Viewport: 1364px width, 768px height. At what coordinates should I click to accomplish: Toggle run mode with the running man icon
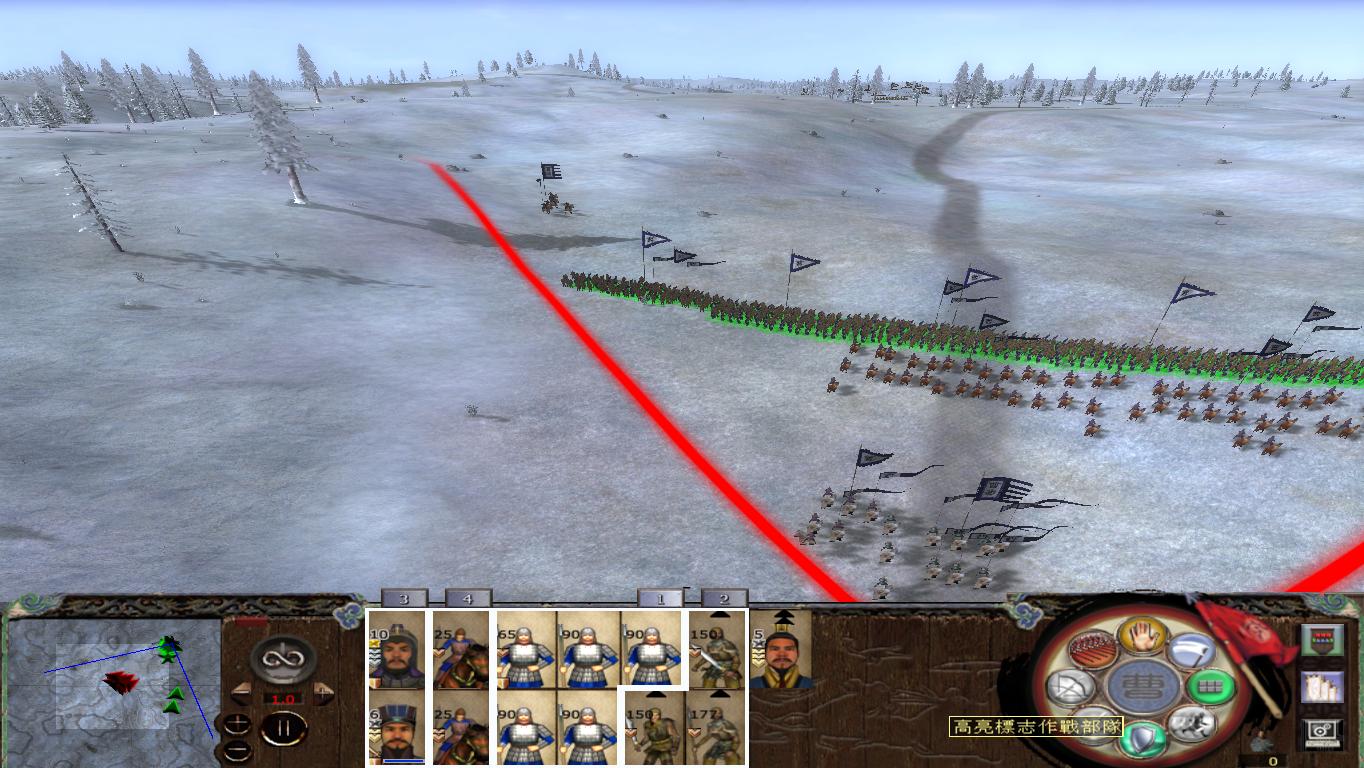(1193, 725)
